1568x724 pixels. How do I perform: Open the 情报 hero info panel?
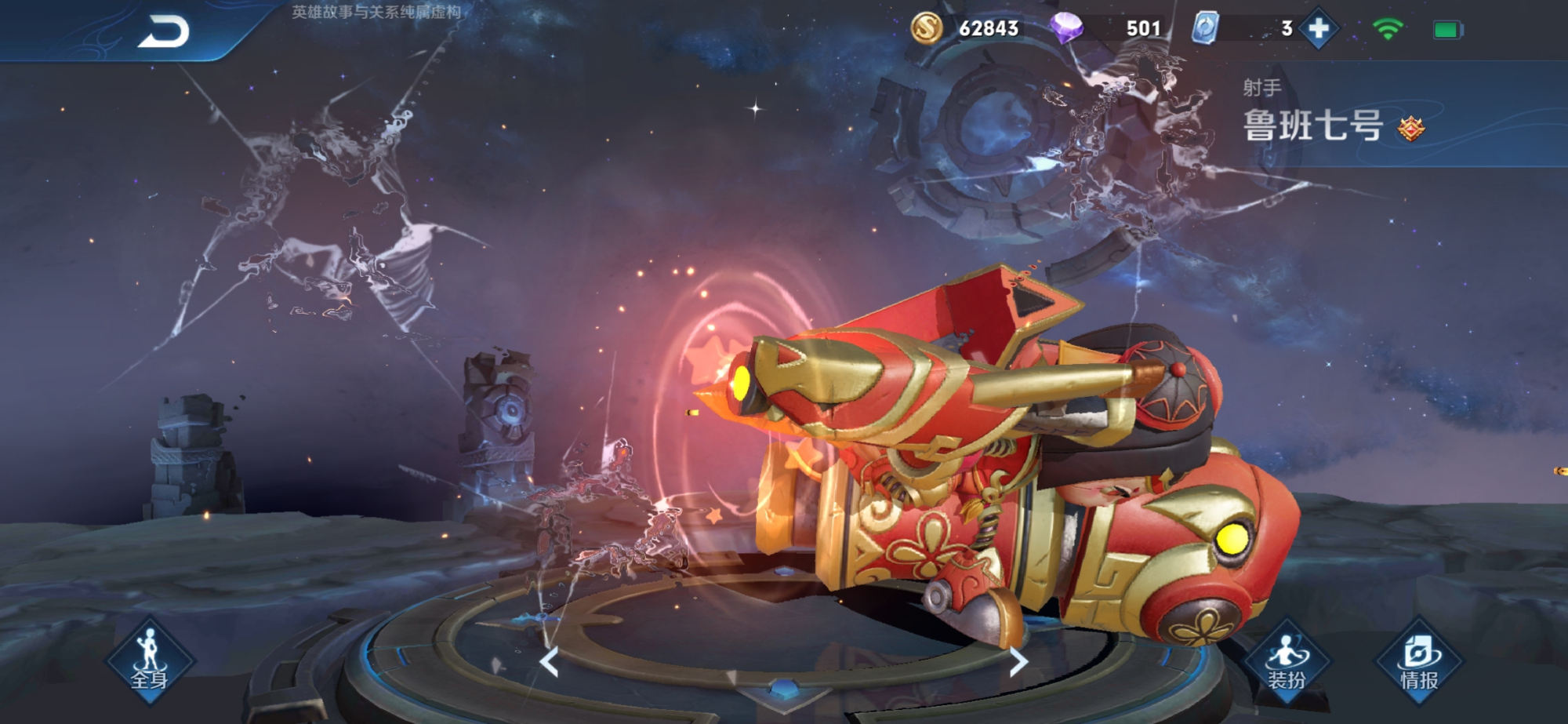pos(1420,663)
